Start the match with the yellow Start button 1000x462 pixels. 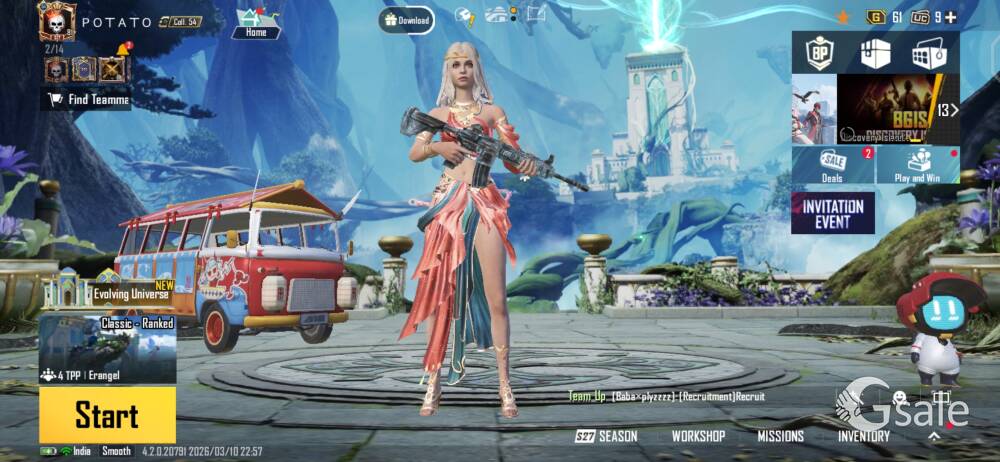[107, 414]
